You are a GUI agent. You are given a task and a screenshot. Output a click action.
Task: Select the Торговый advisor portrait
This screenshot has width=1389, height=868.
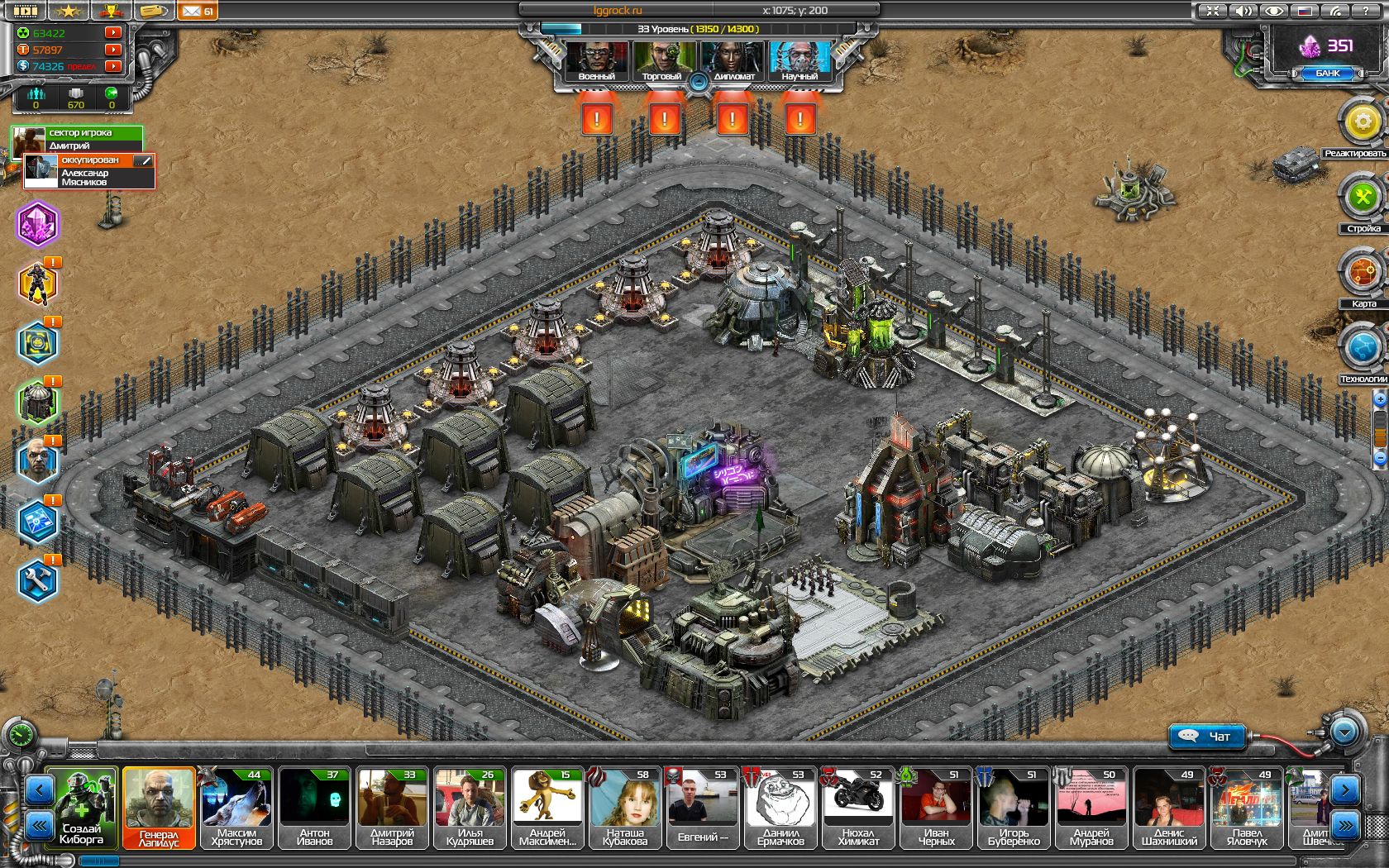(x=661, y=60)
